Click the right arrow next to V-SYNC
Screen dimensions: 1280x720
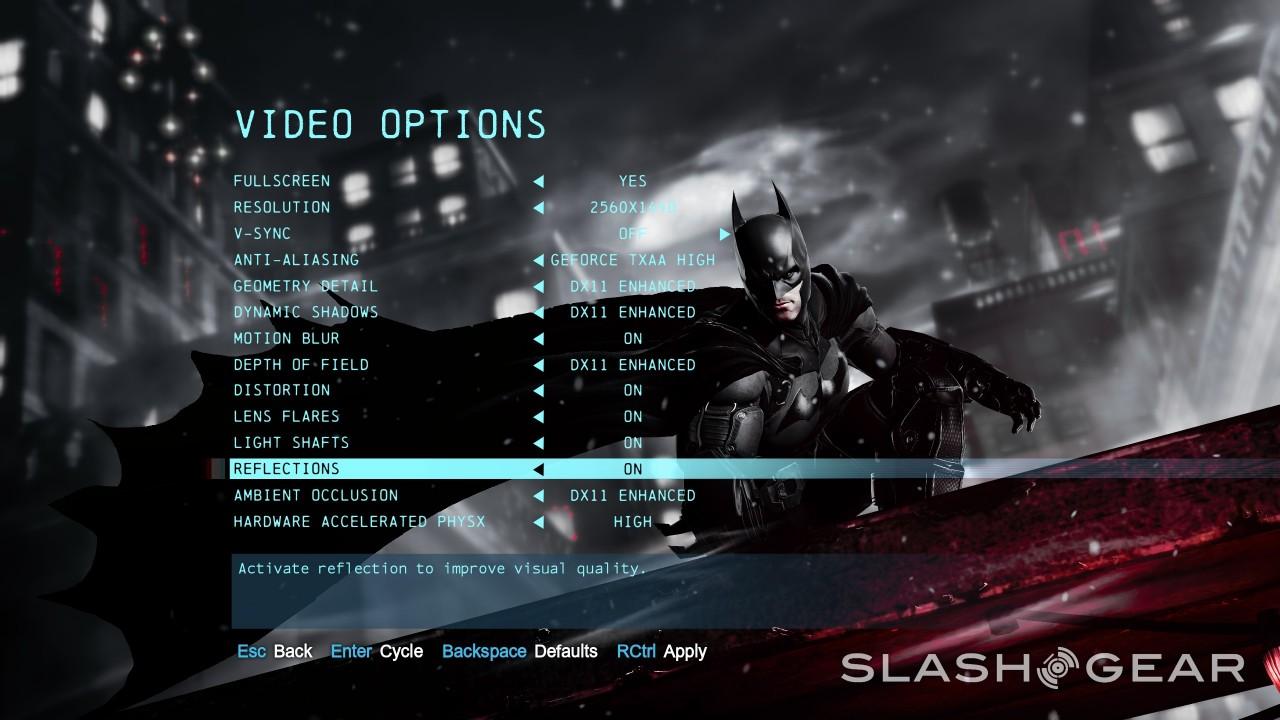[723, 233]
